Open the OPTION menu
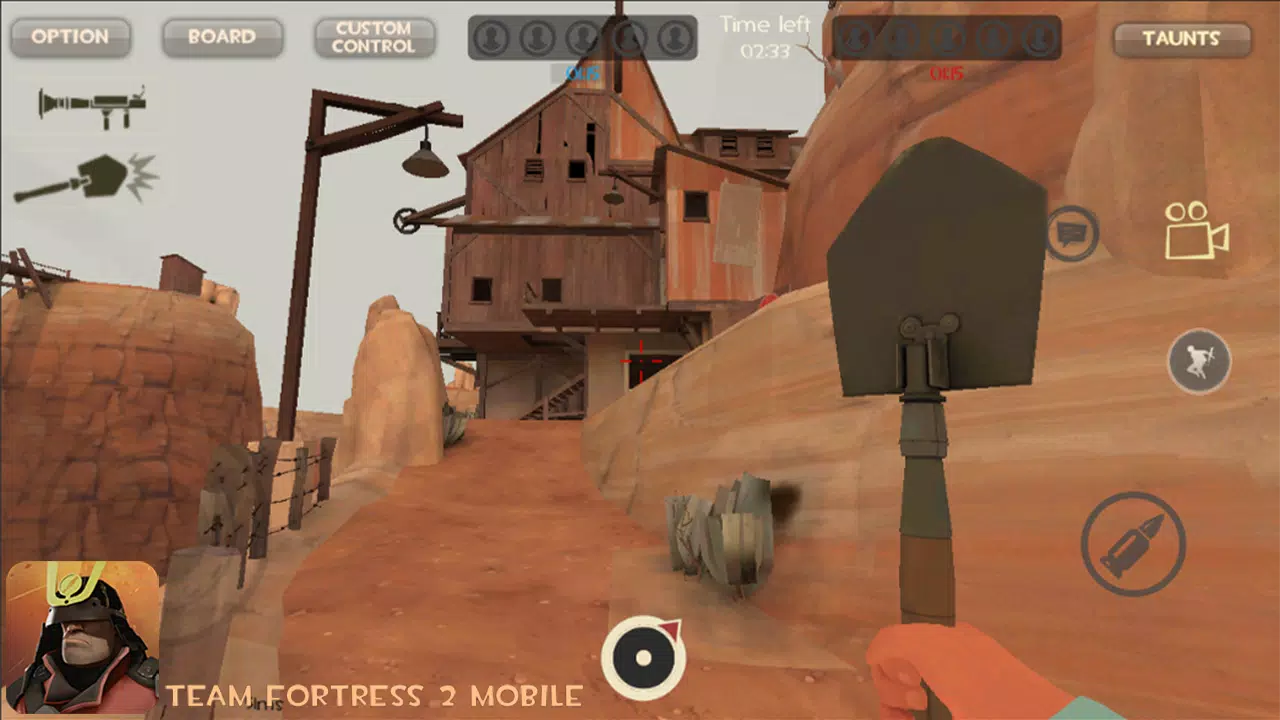Screen dimensions: 1280x720 tap(69, 38)
